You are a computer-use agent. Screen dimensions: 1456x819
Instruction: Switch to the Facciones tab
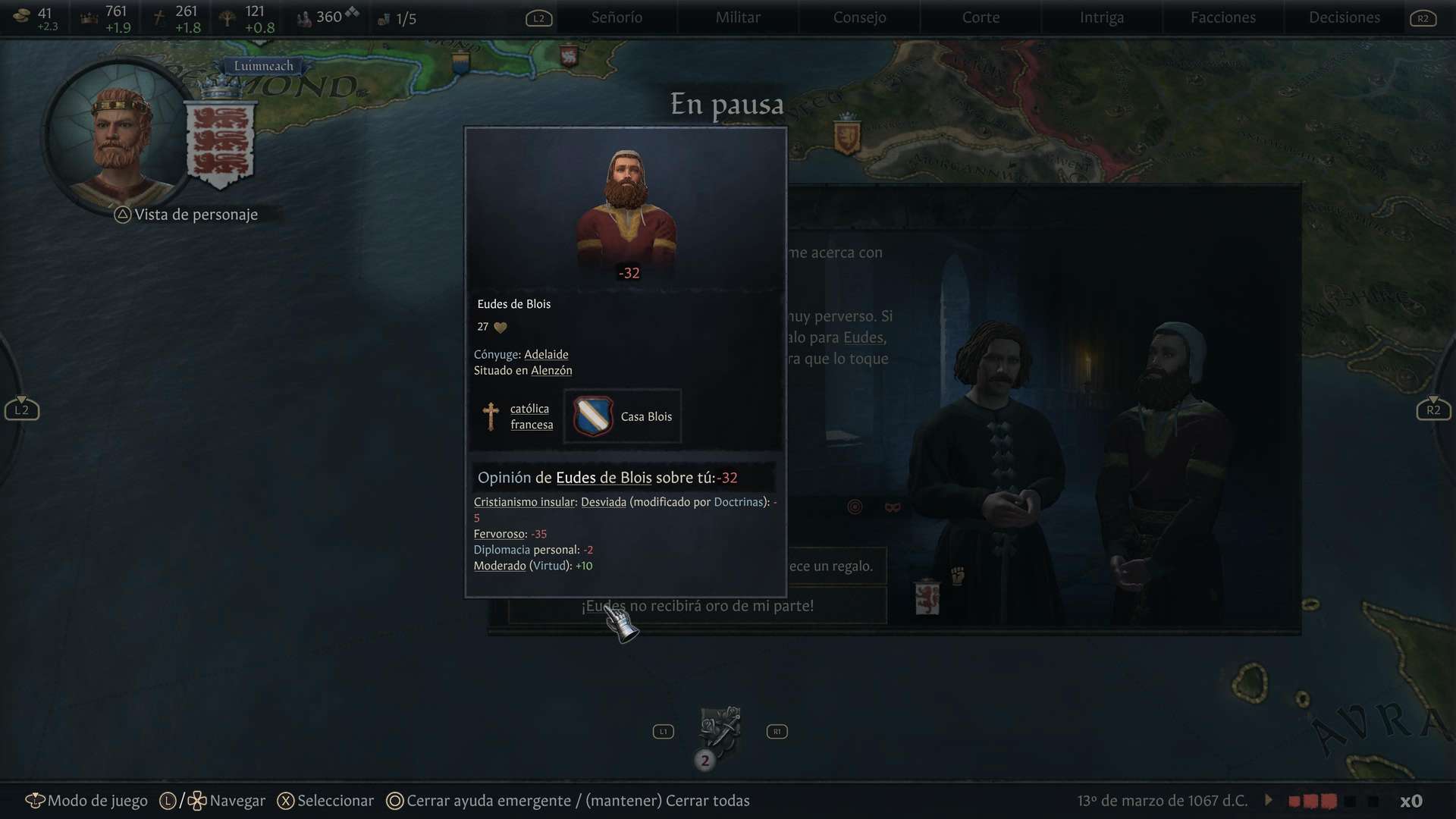click(x=1223, y=17)
